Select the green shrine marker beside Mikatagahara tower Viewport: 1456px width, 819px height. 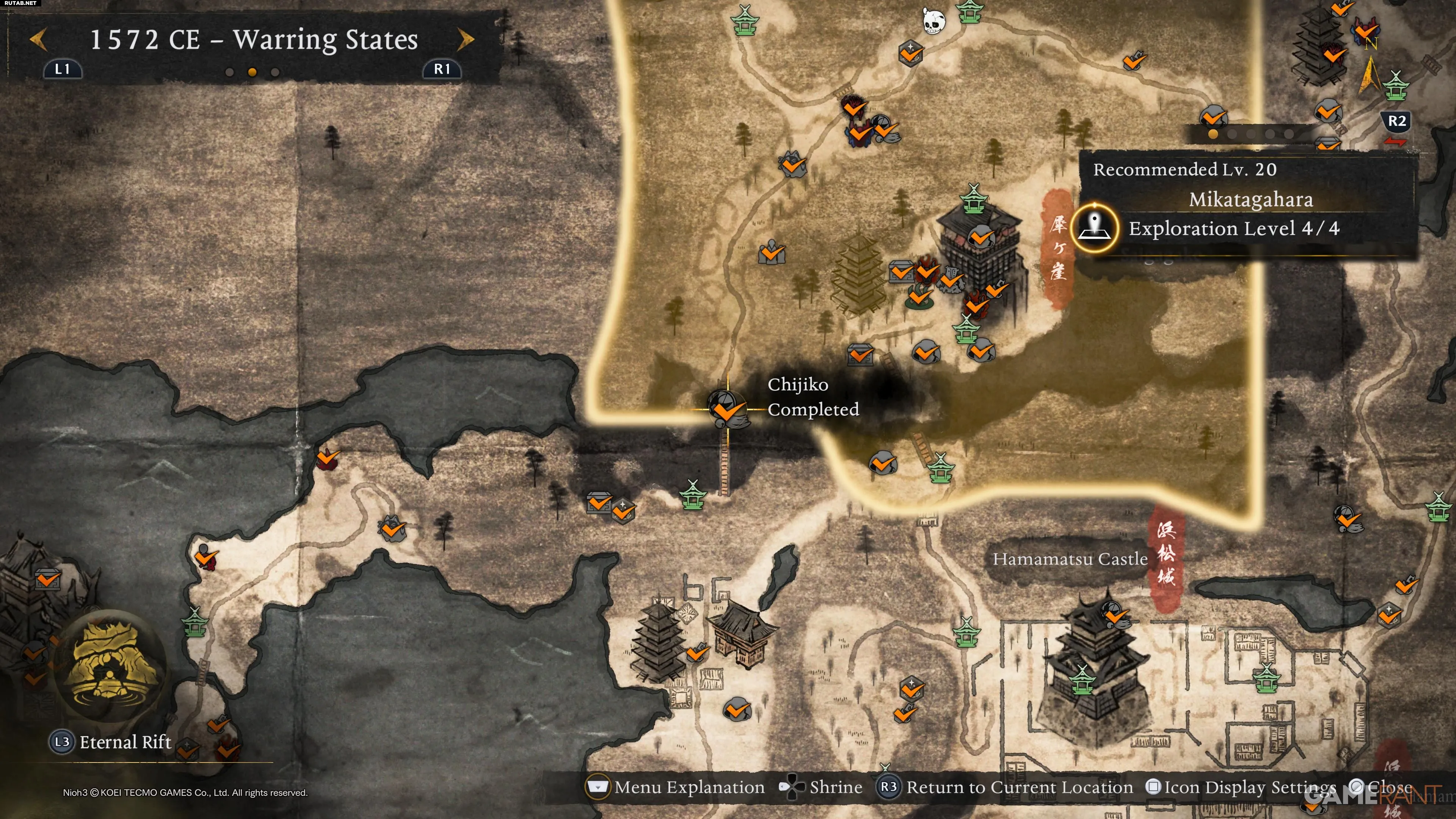(x=973, y=199)
